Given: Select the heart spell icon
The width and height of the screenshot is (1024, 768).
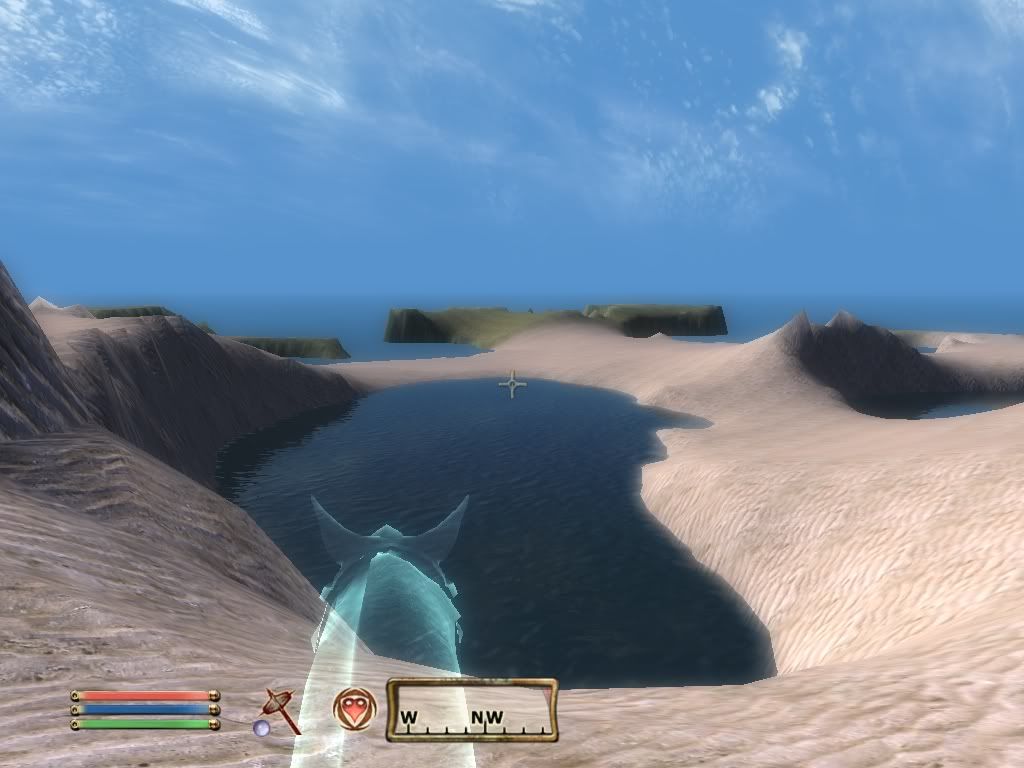Looking at the screenshot, I should click(354, 708).
